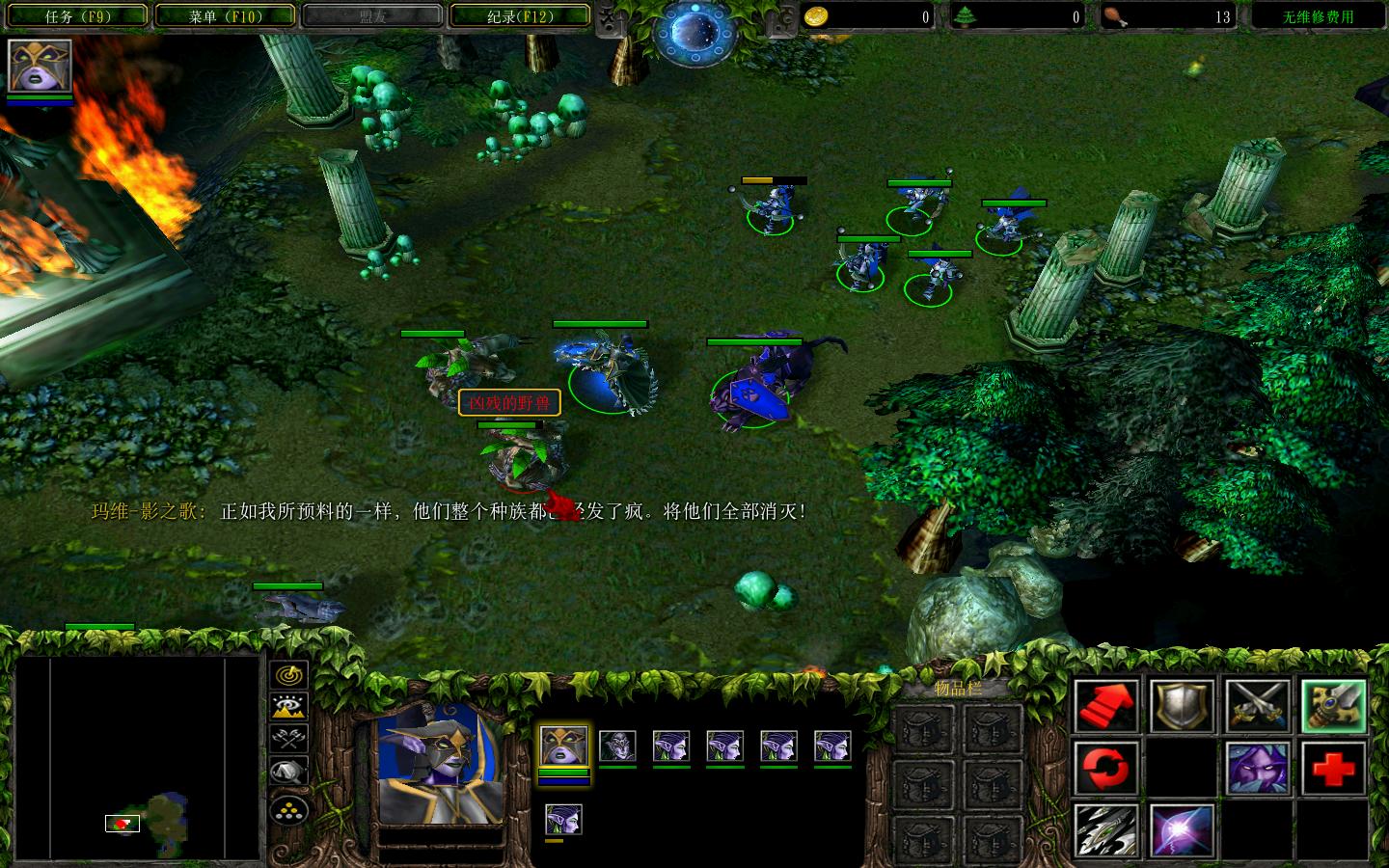Click the Defend shield command icon
The width and height of the screenshot is (1389, 868).
point(1183,705)
